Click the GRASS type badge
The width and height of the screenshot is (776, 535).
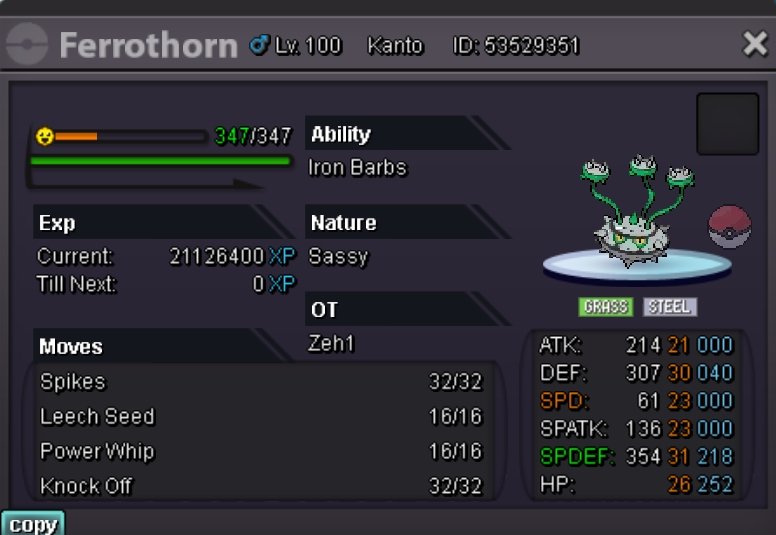[605, 307]
